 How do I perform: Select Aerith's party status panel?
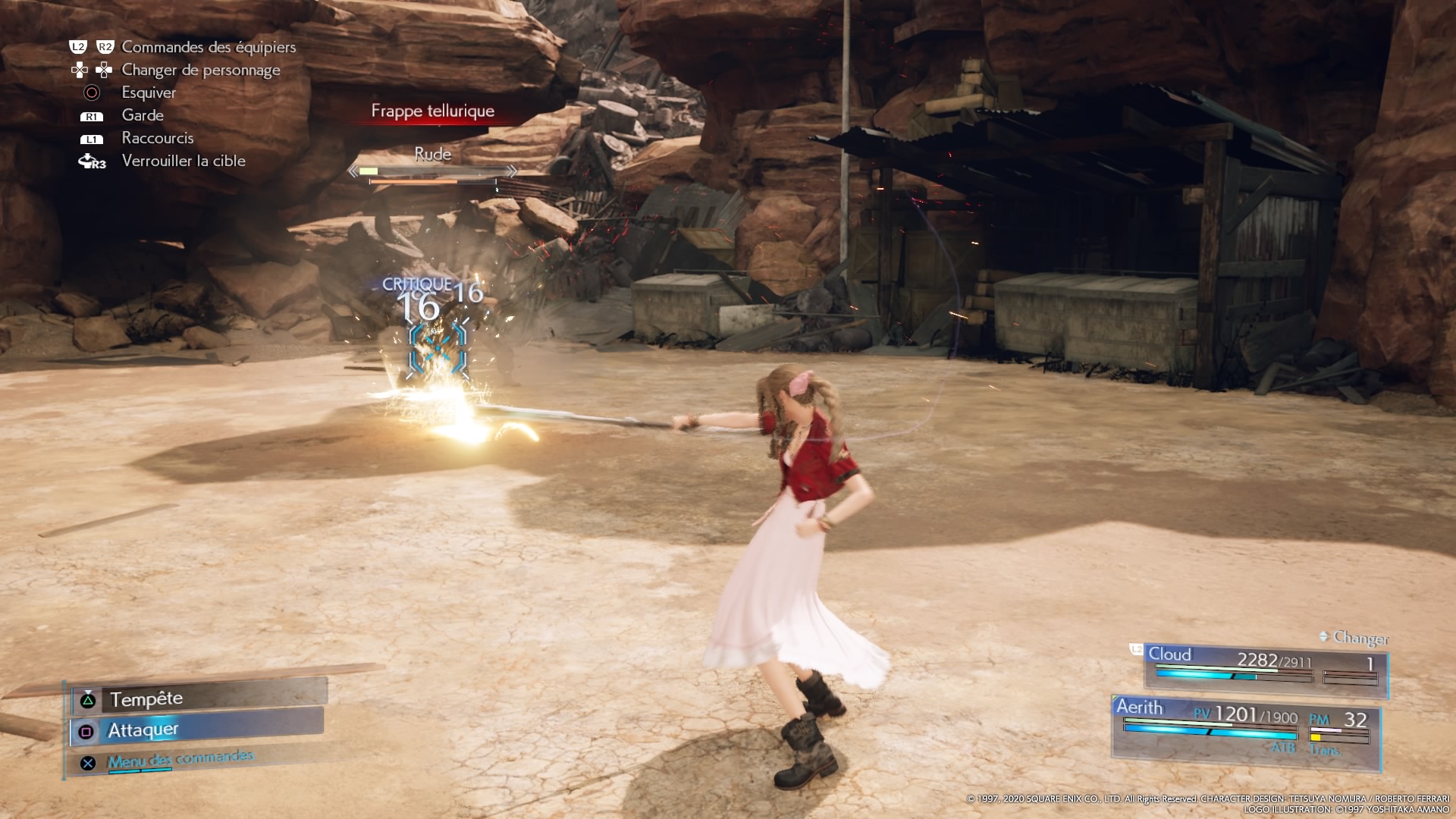pos(1245,727)
